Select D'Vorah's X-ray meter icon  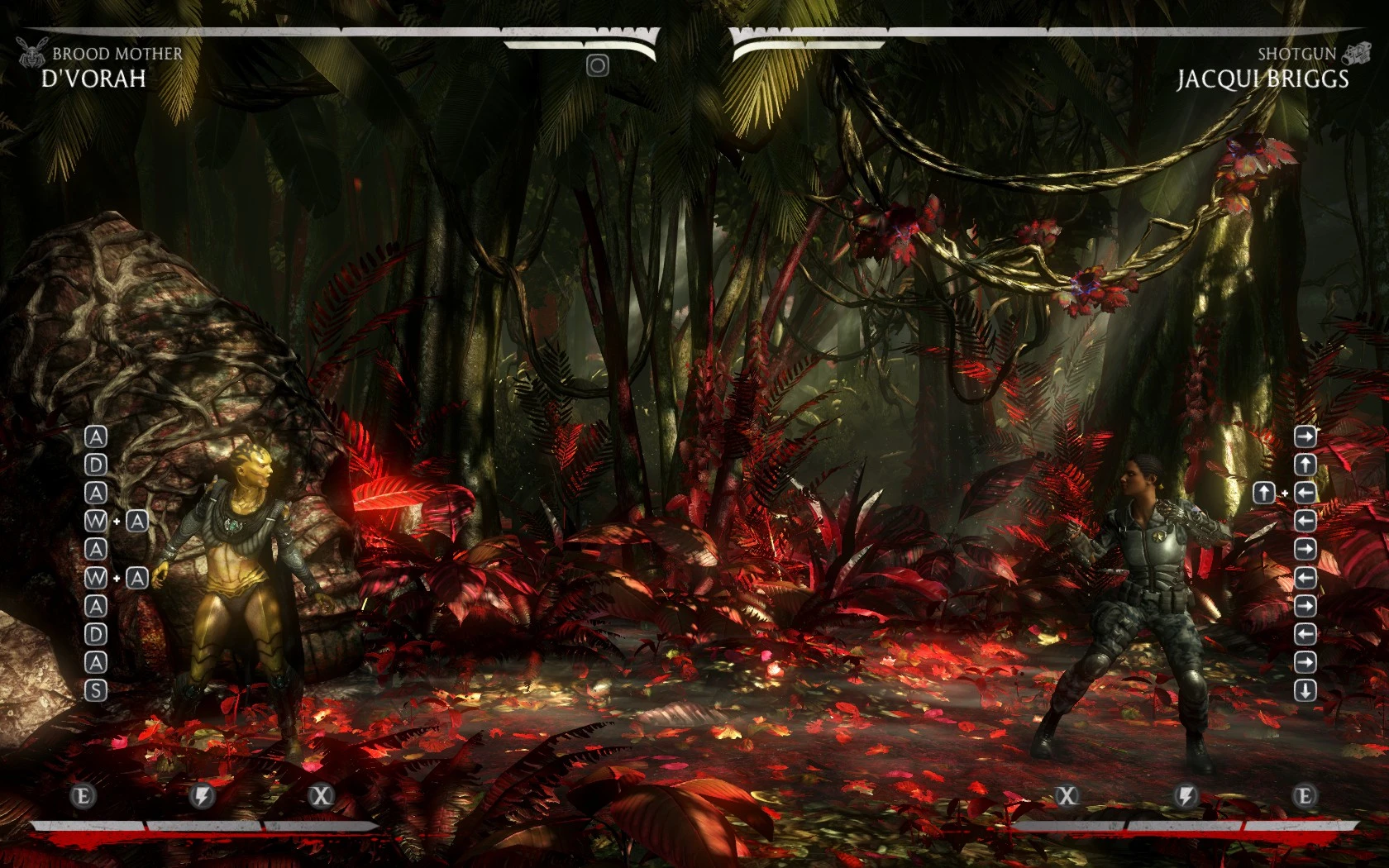pos(321,796)
